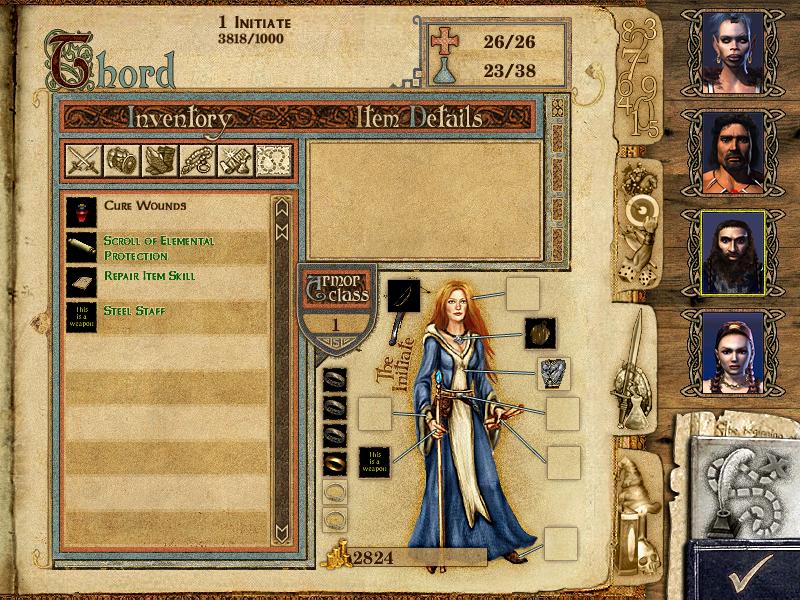Click the equipped gold ring slot
This screenshot has height=600, width=800.
point(334,463)
